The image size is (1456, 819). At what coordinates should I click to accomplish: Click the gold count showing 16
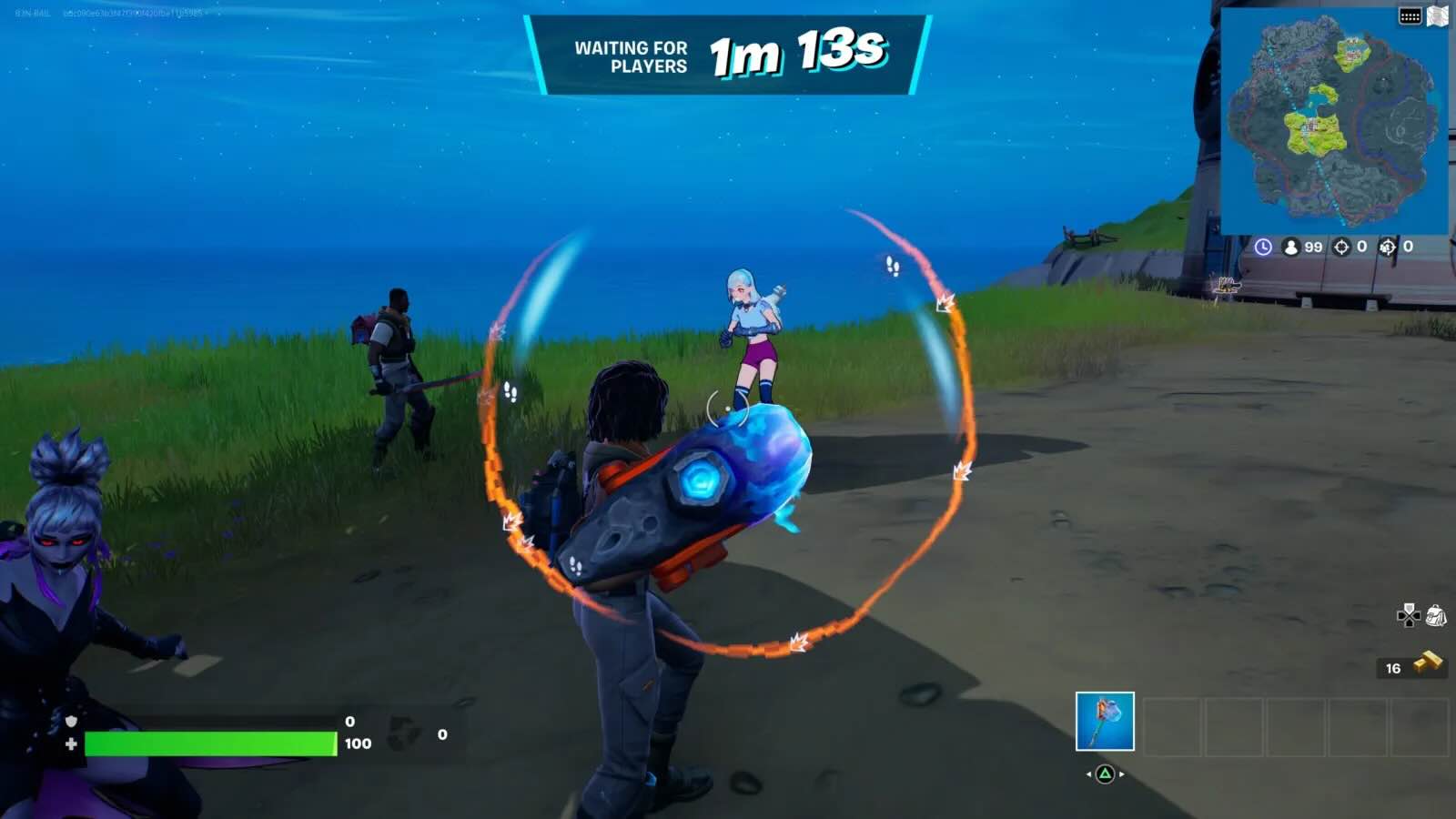click(x=1391, y=668)
